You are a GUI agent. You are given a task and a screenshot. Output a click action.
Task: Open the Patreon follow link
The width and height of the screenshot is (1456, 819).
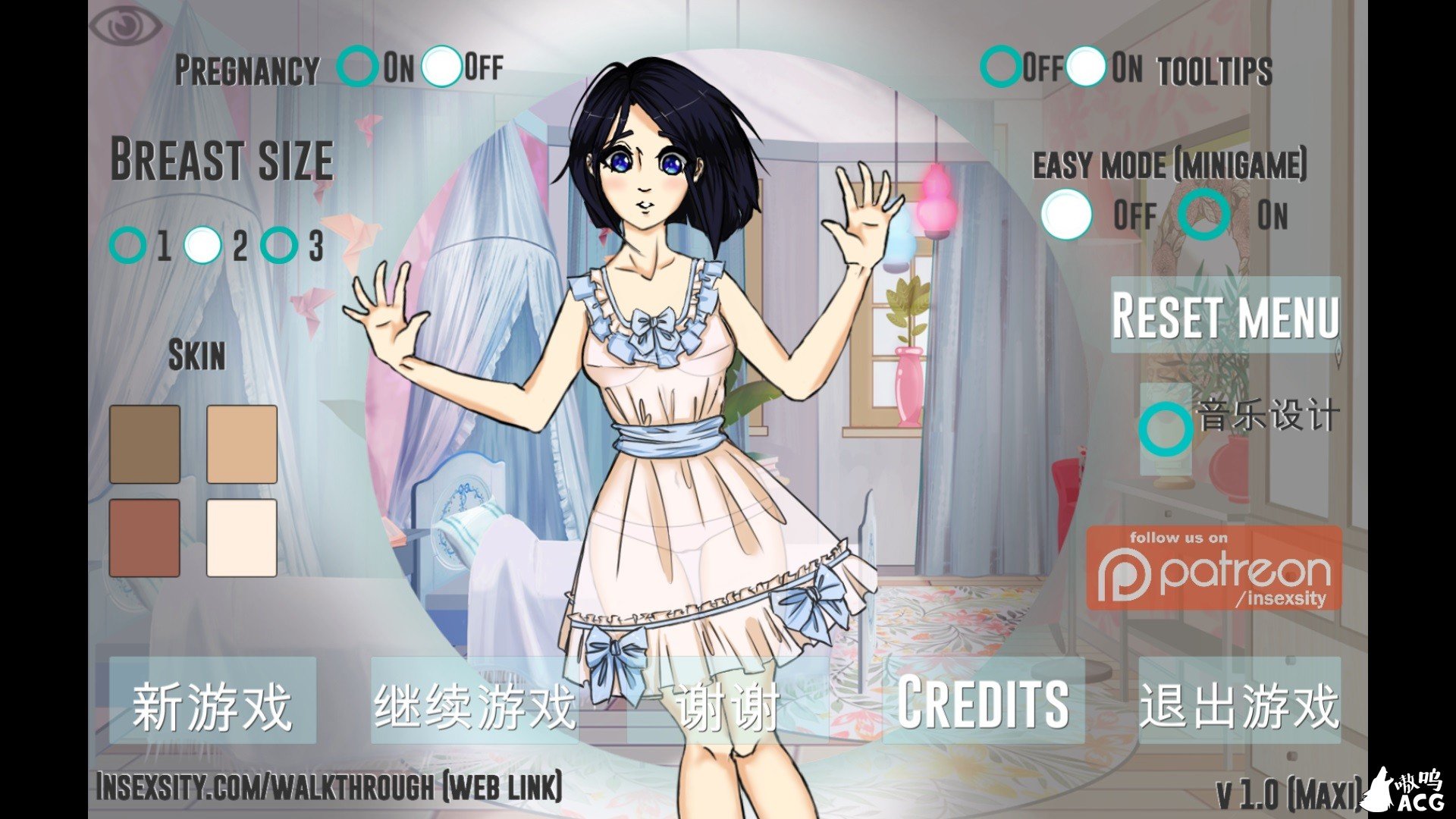tap(1214, 568)
